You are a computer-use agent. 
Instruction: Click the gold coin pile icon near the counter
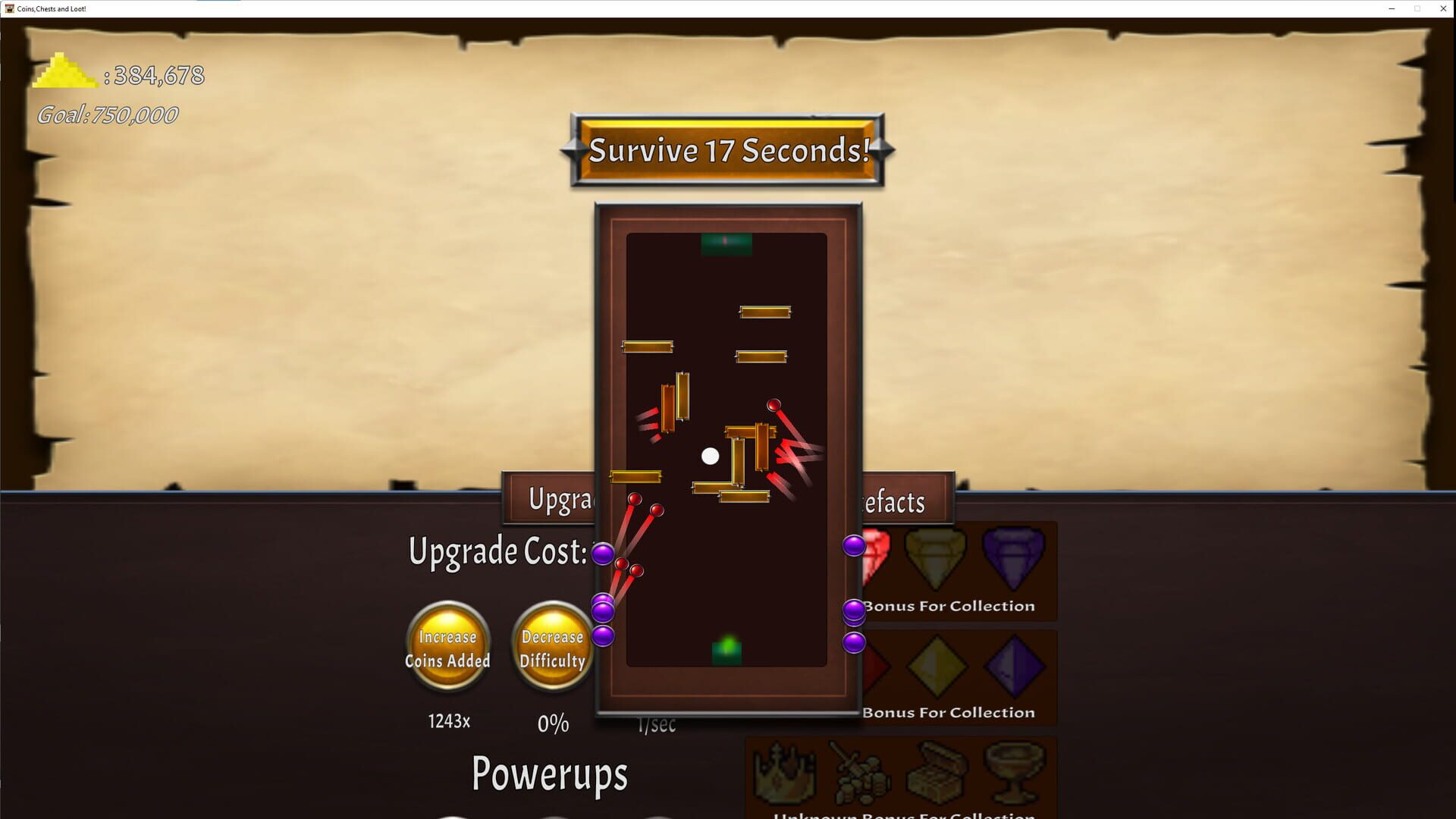(x=64, y=74)
